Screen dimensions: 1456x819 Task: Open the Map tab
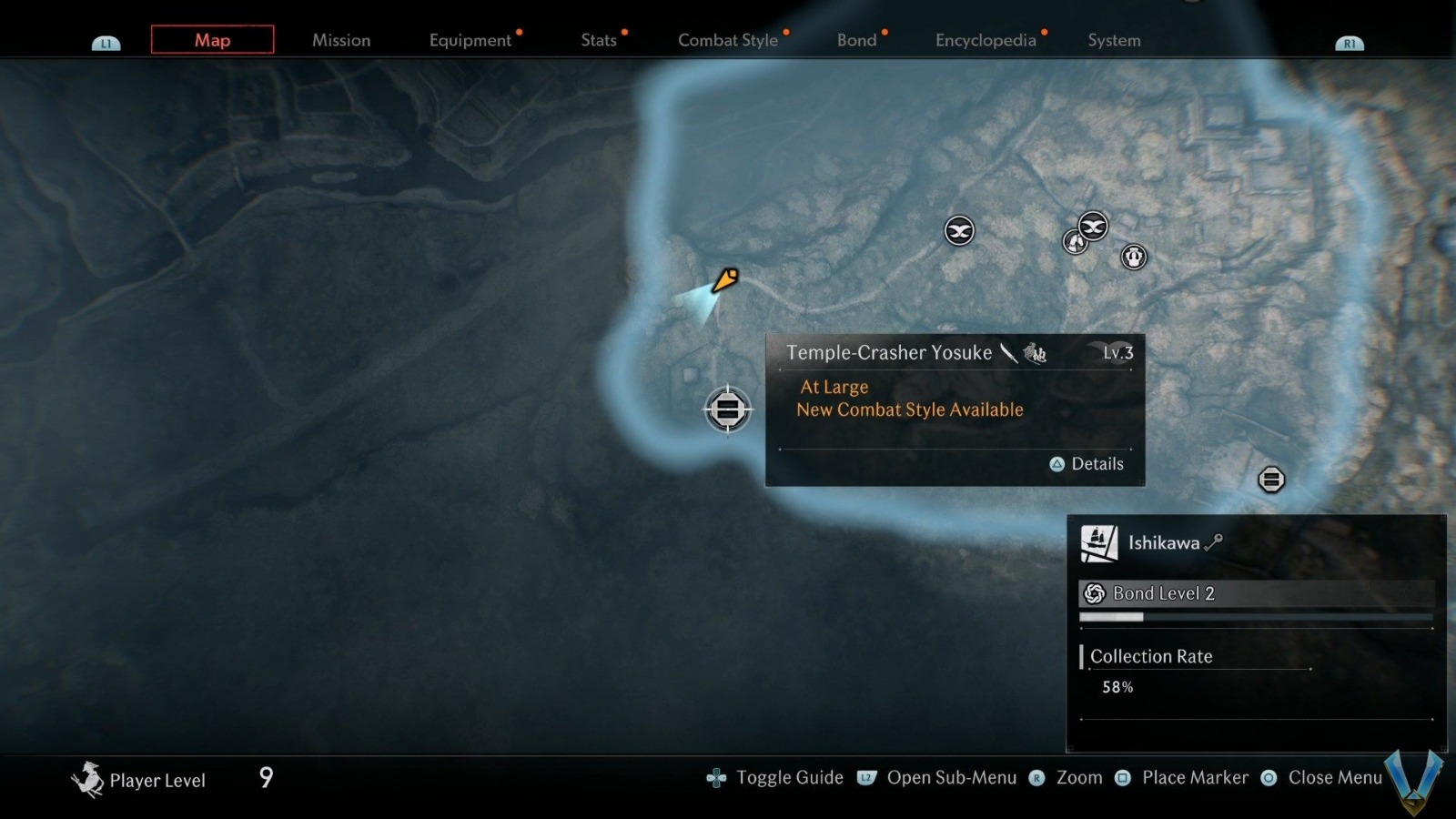click(212, 40)
